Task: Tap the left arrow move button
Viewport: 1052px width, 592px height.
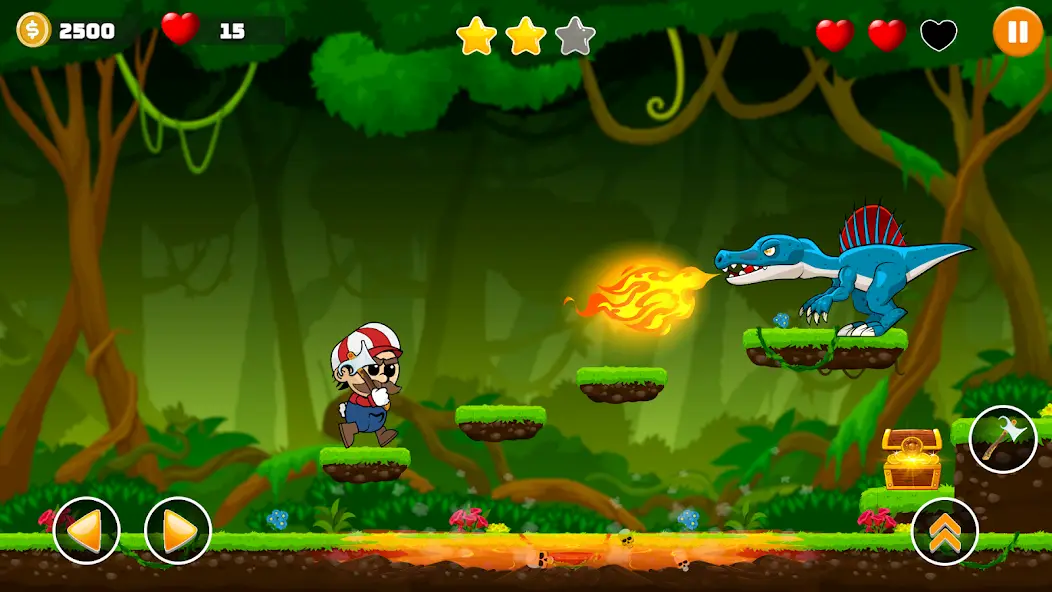Action: [87, 530]
